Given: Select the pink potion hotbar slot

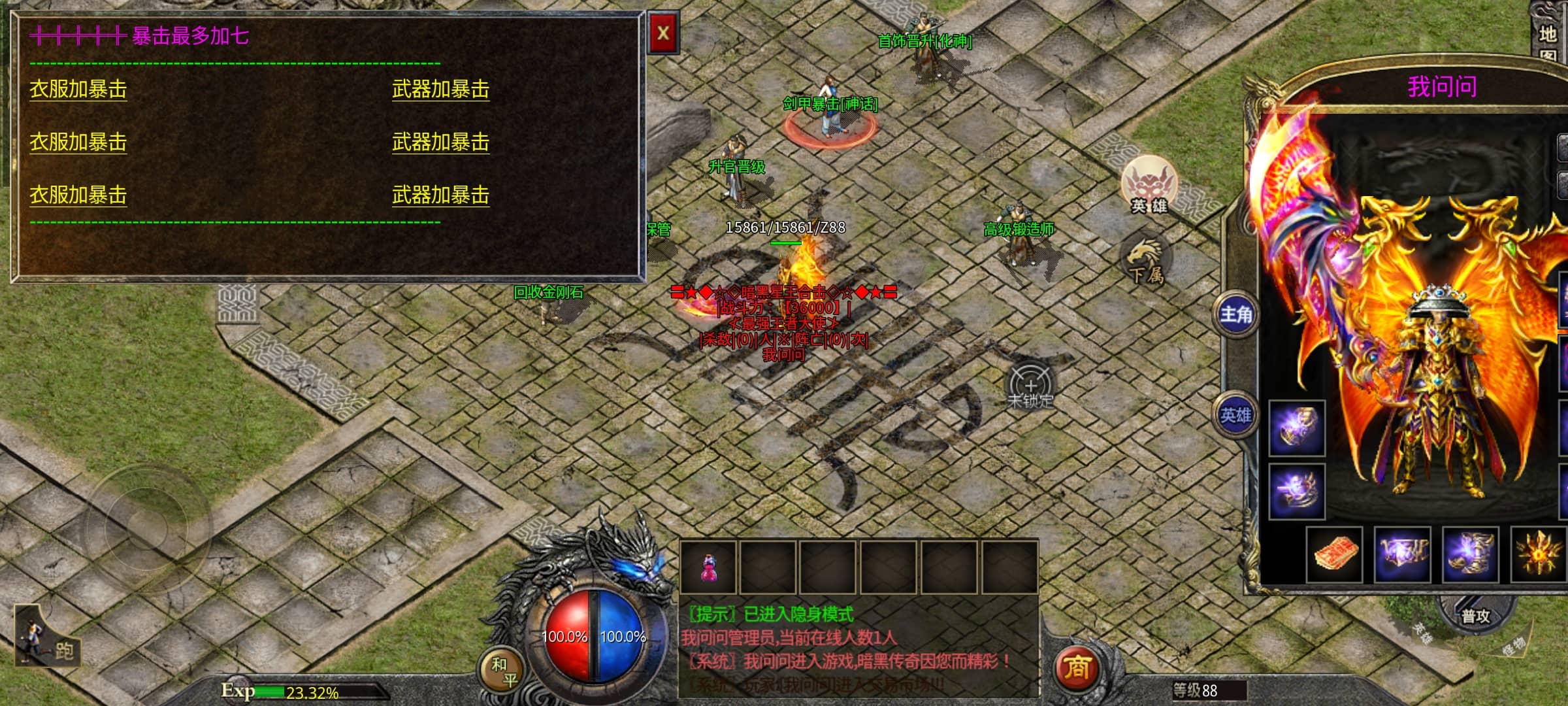Looking at the screenshot, I should 708,567.
